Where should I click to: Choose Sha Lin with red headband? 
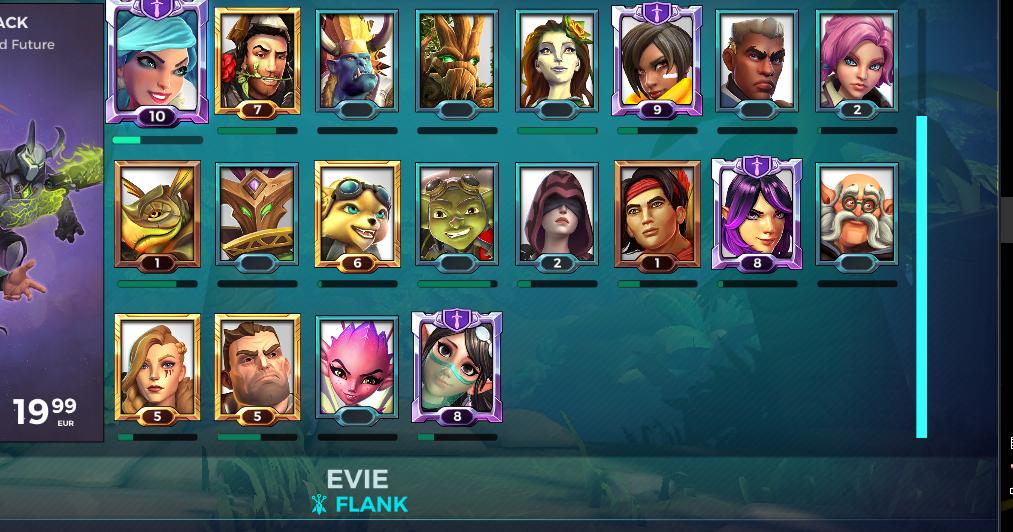pyautogui.click(x=657, y=212)
